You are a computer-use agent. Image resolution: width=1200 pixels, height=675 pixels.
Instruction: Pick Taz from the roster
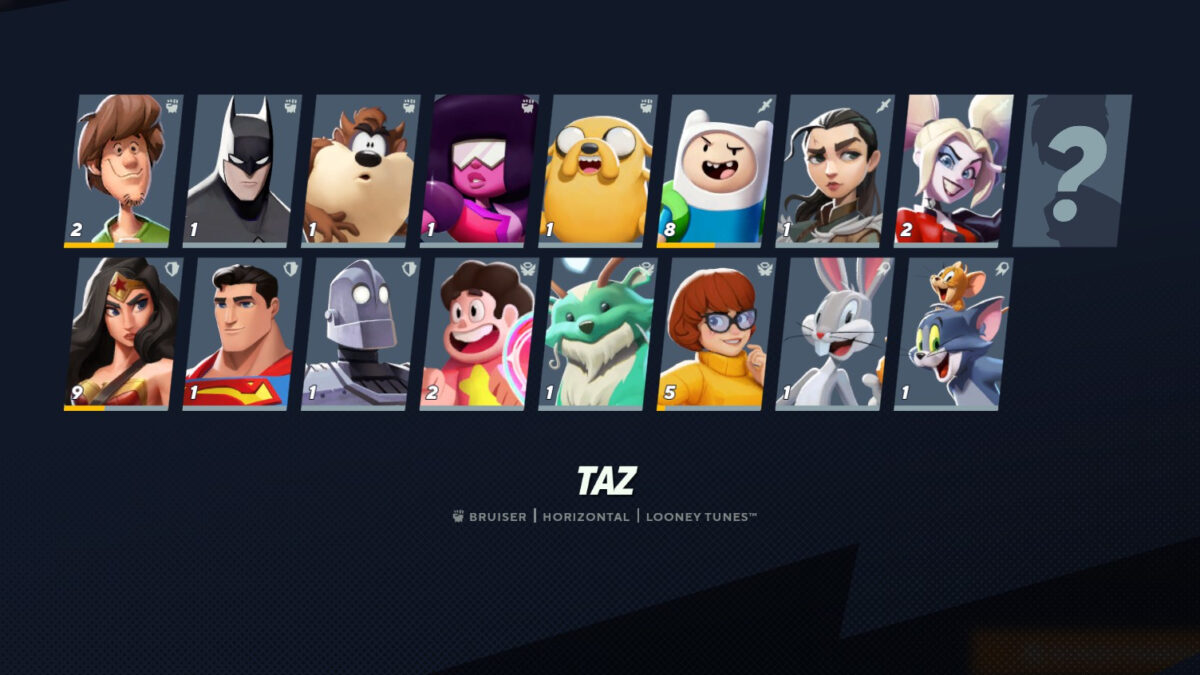360,170
